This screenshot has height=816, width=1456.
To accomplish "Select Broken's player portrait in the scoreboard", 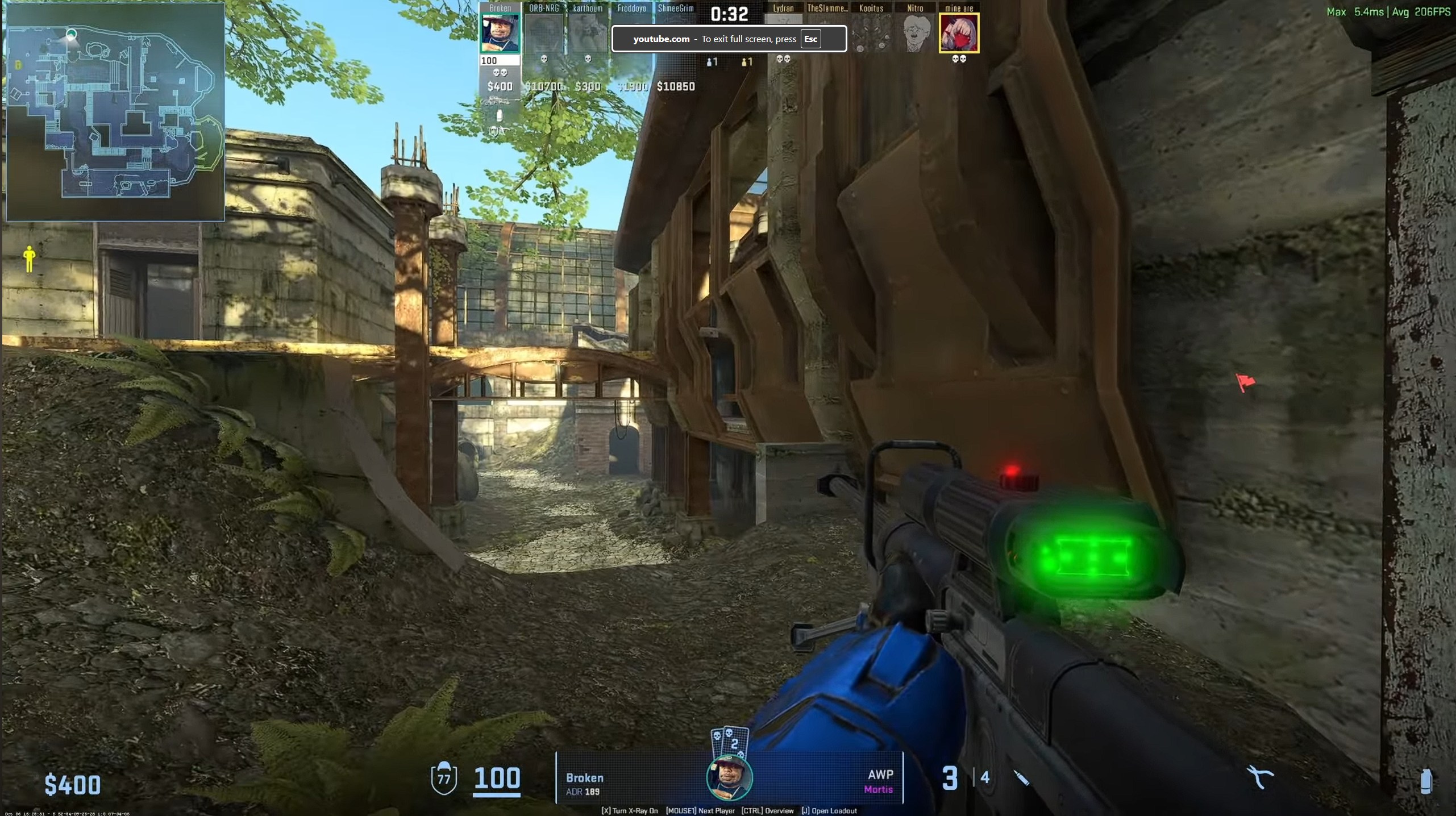I will [500, 31].
